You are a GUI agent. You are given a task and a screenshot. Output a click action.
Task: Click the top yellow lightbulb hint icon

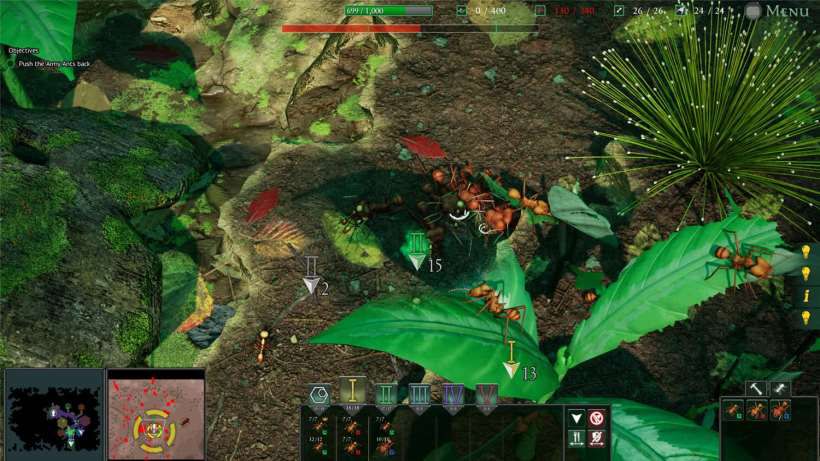[x=806, y=252]
